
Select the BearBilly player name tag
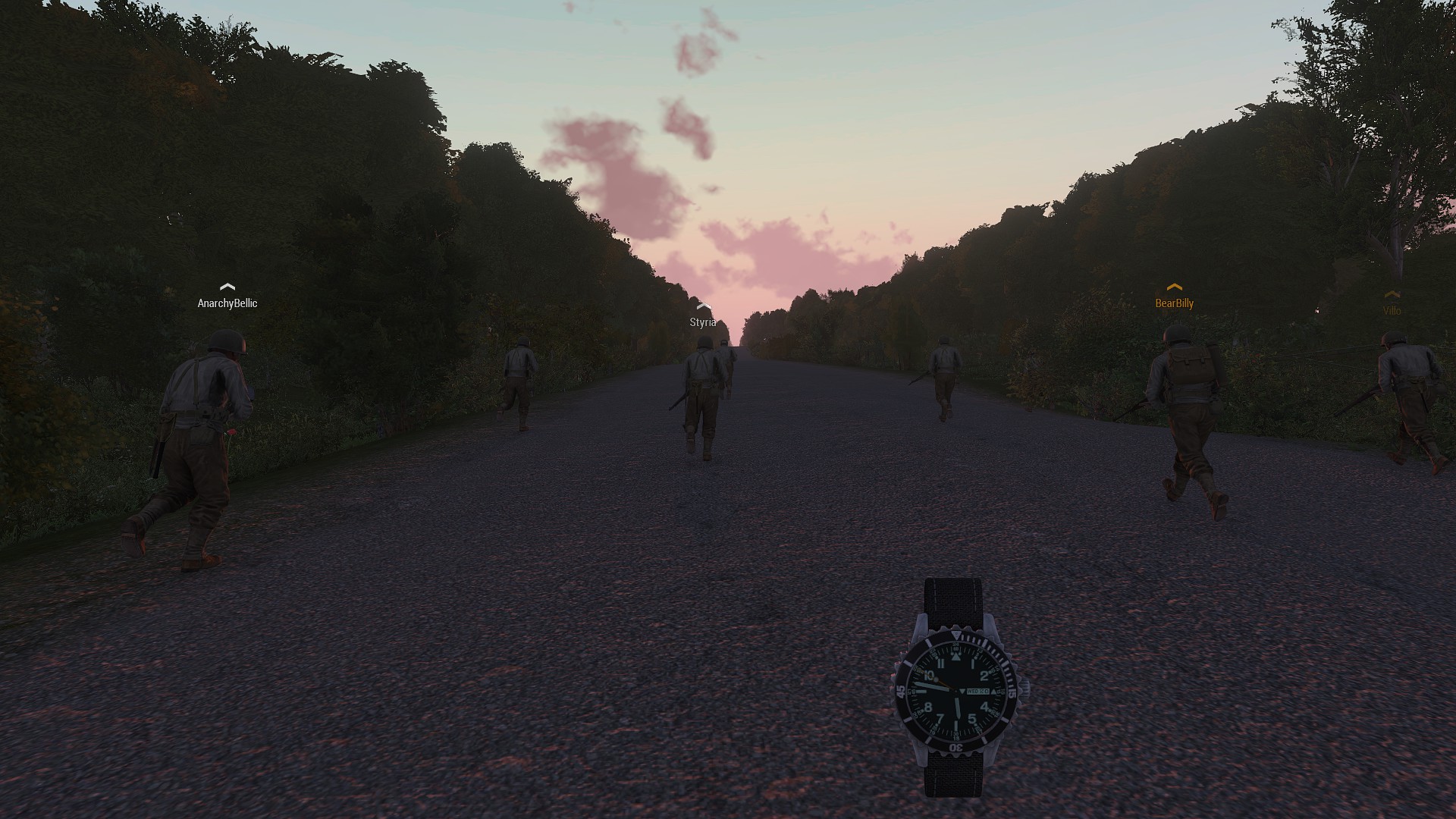click(1174, 303)
